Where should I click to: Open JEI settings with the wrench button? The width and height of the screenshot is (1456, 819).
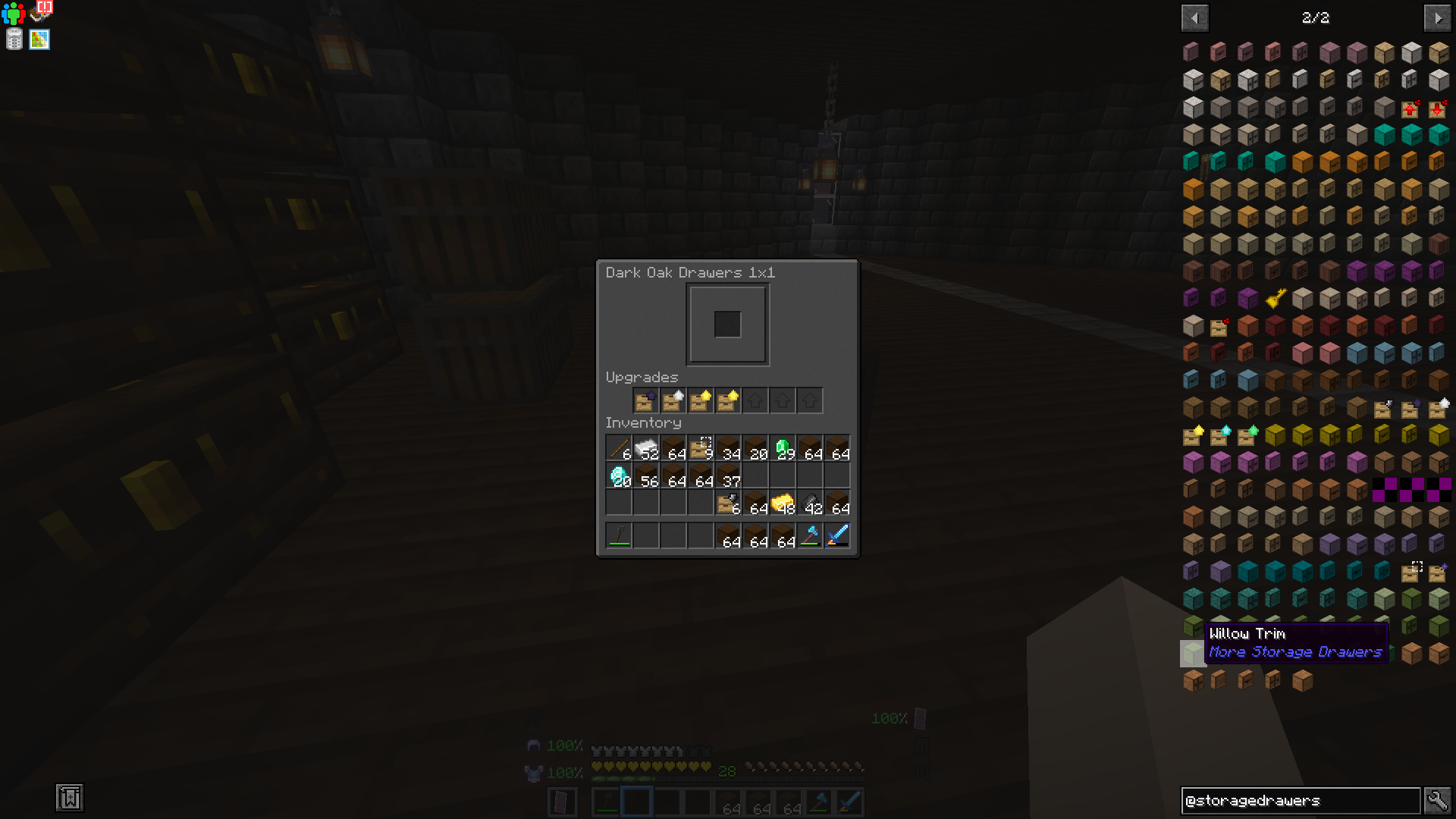[1438, 800]
